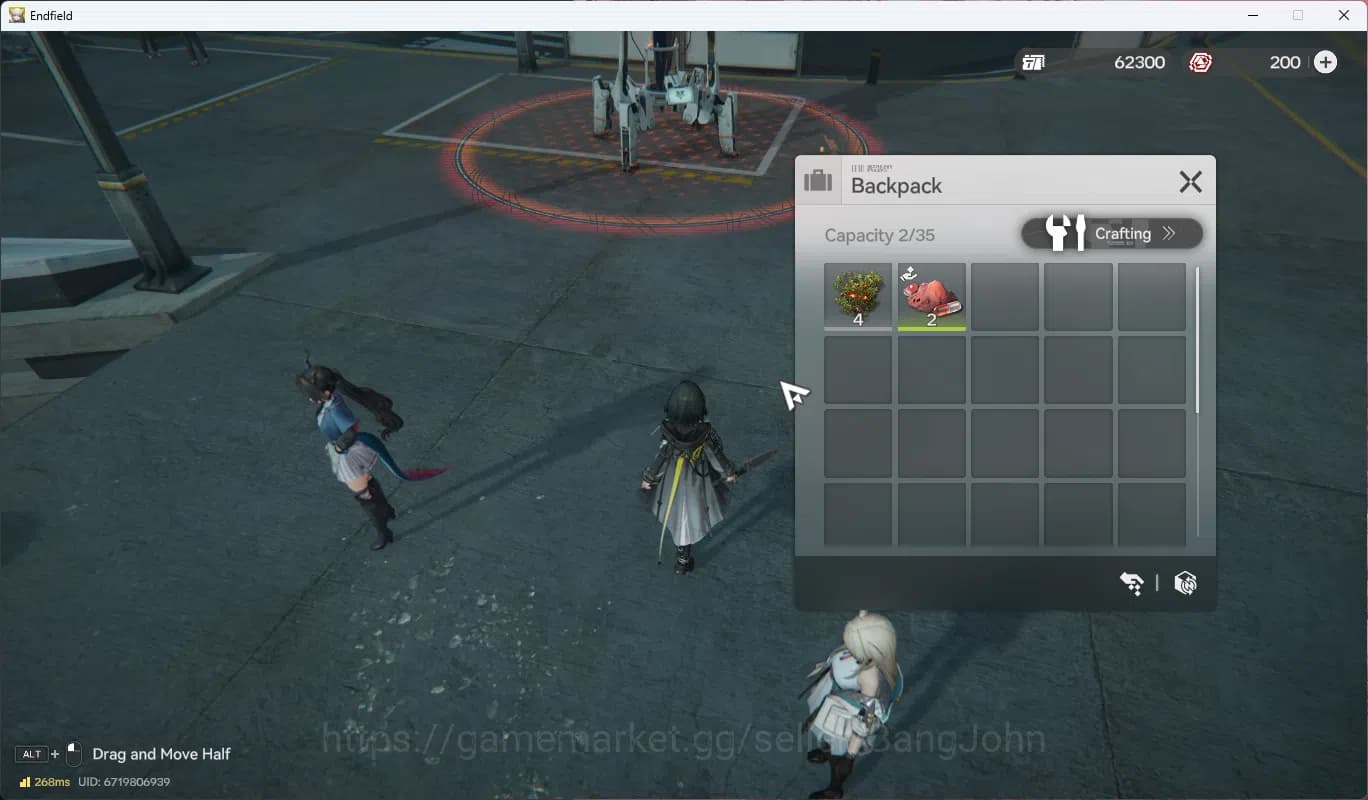Minimize the Endfield window
Viewport: 1368px width, 800px height.
click(x=1252, y=15)
